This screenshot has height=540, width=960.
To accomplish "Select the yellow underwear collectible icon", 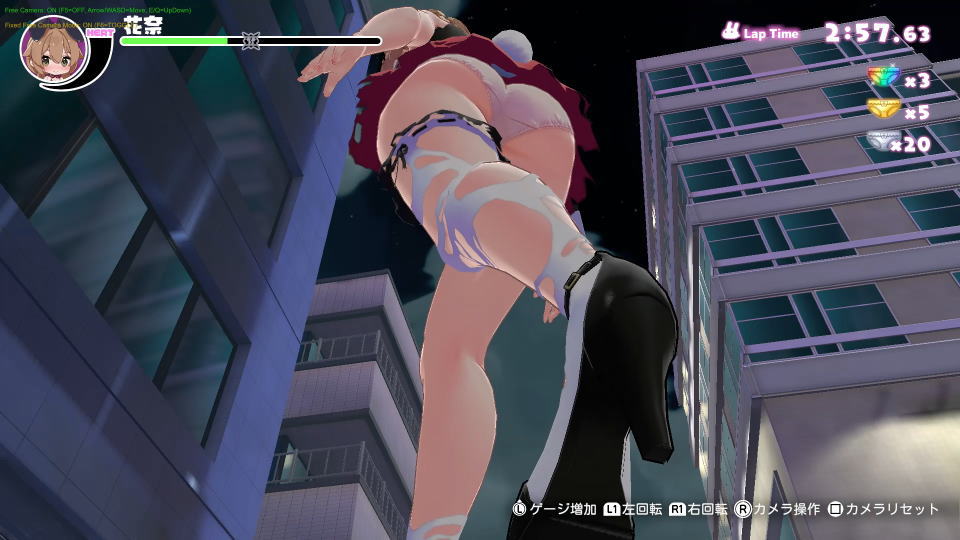I will point(882,110).
